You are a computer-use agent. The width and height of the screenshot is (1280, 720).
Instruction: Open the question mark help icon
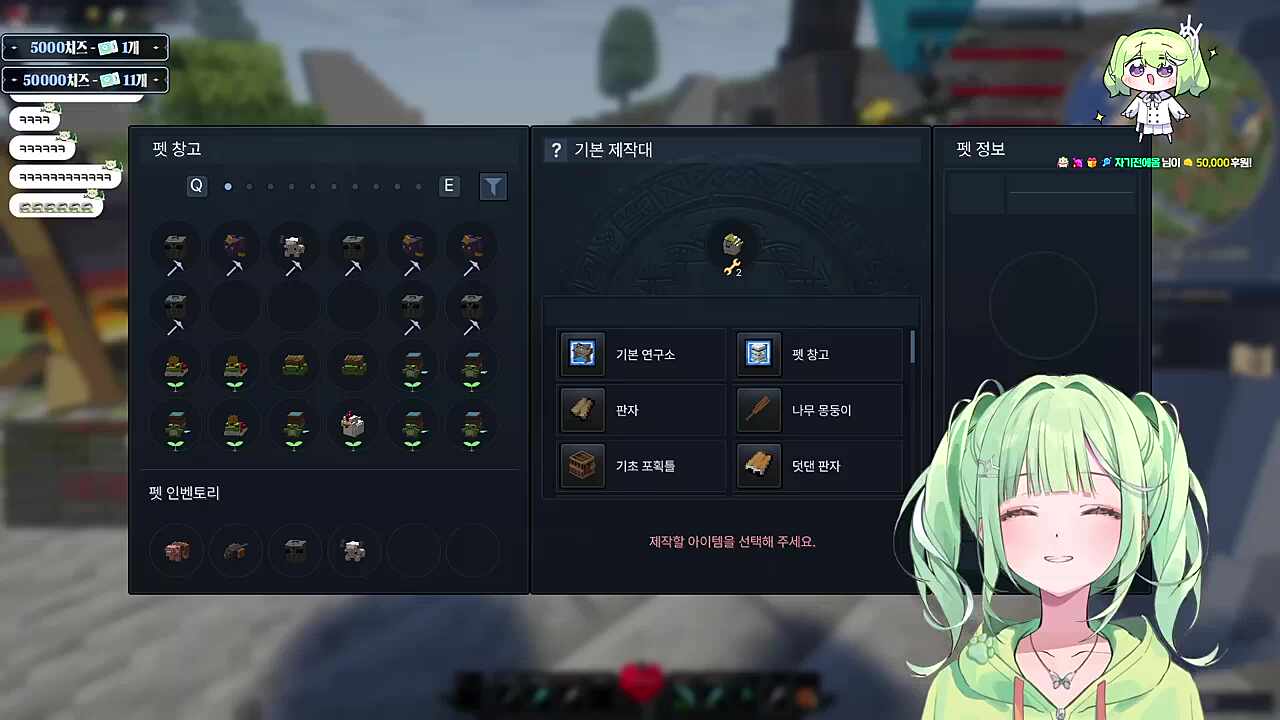pyautogui.click(x=556, y=150)
